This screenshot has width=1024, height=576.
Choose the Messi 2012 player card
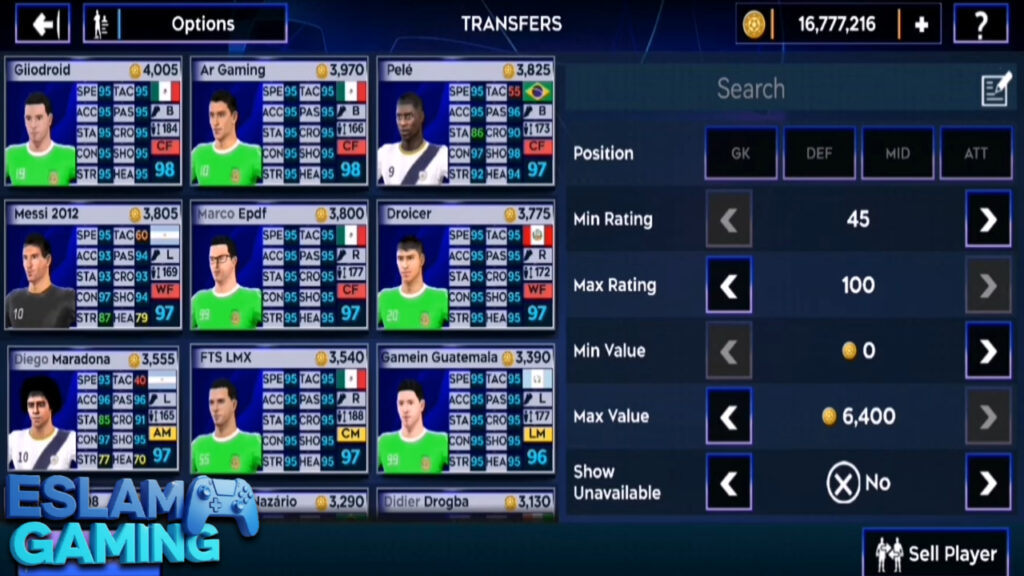(x=93, y=266)
